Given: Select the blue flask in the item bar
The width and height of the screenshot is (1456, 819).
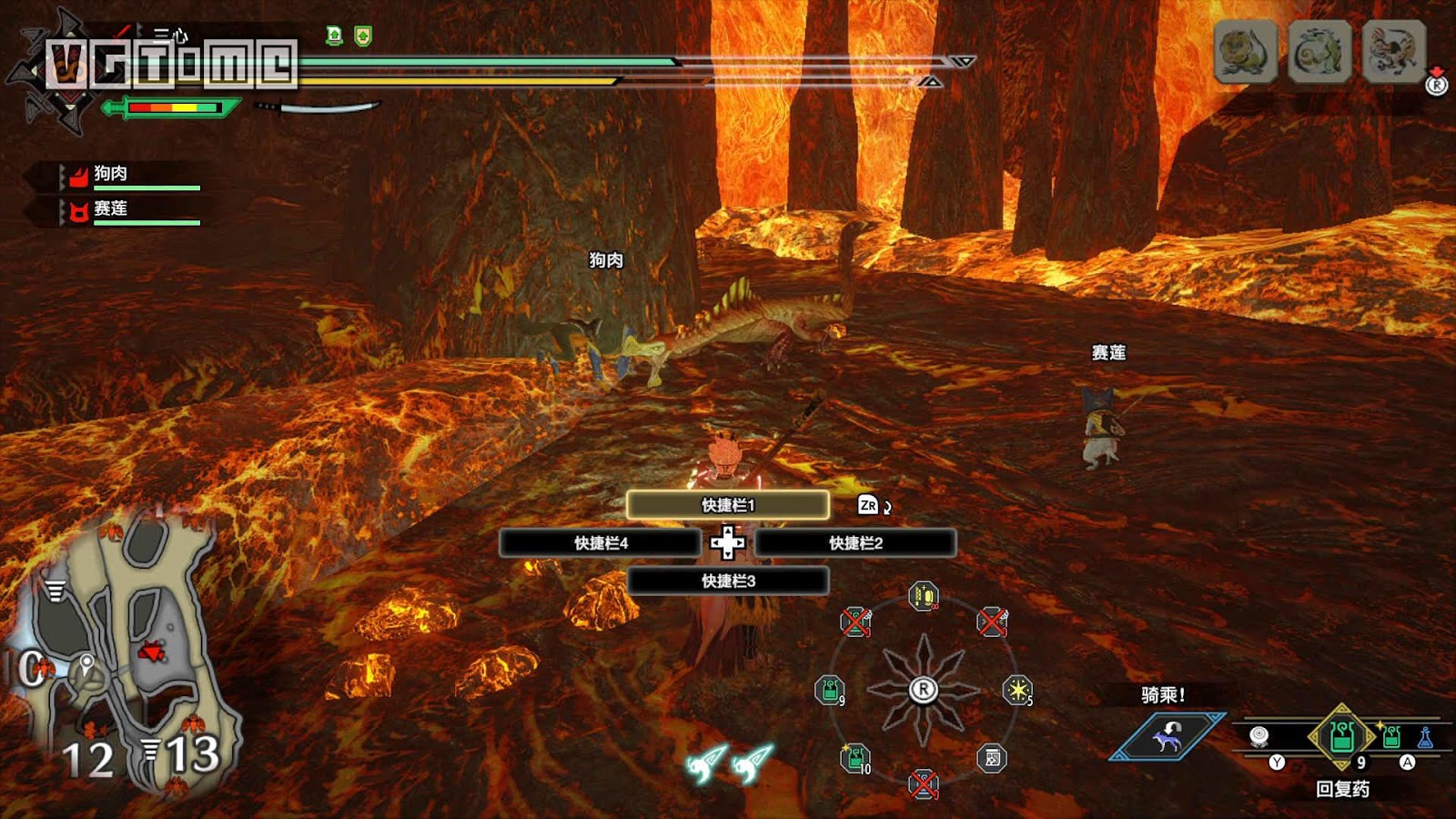Looking at the screenshot, I should click(x=1425, y=737).
